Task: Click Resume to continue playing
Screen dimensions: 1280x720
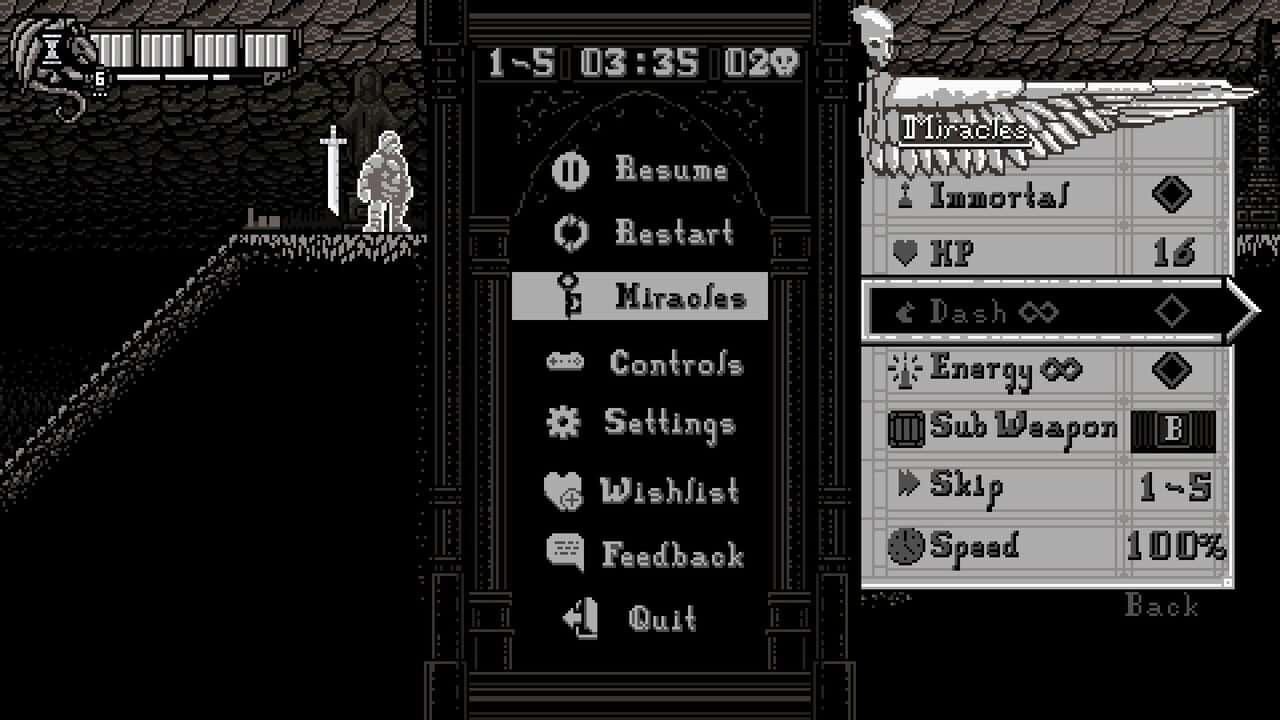Action: (x=670, y=169)
